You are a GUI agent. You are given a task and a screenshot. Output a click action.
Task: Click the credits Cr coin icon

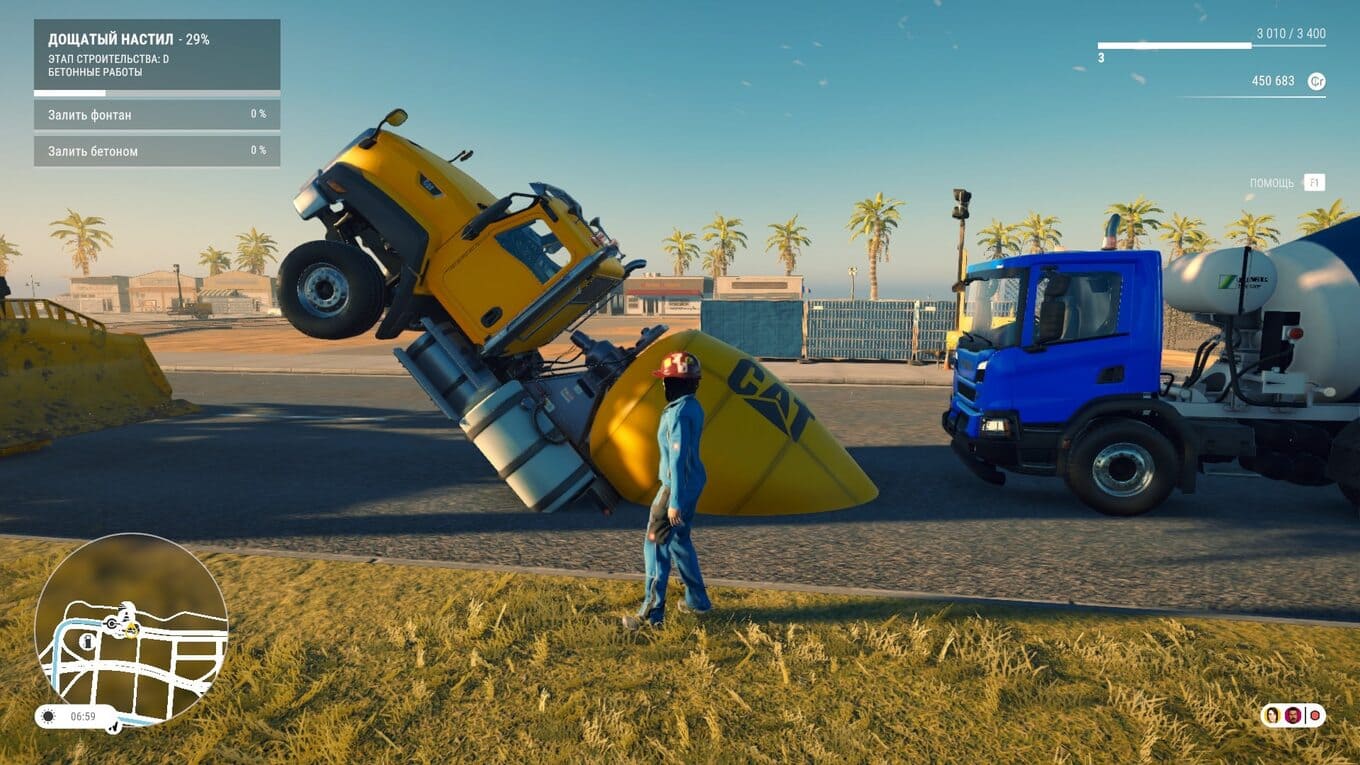(1317, 81)
